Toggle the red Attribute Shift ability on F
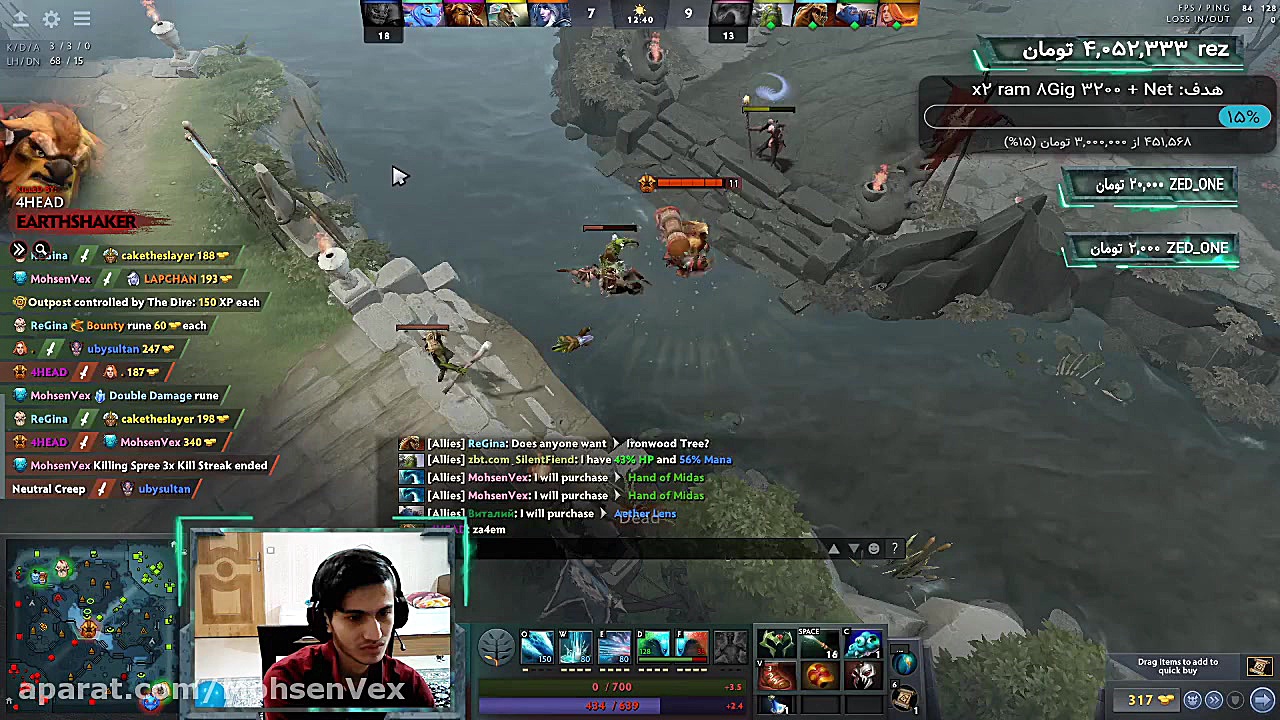This screenshot has height=720, width=1280. coord(692,647)
